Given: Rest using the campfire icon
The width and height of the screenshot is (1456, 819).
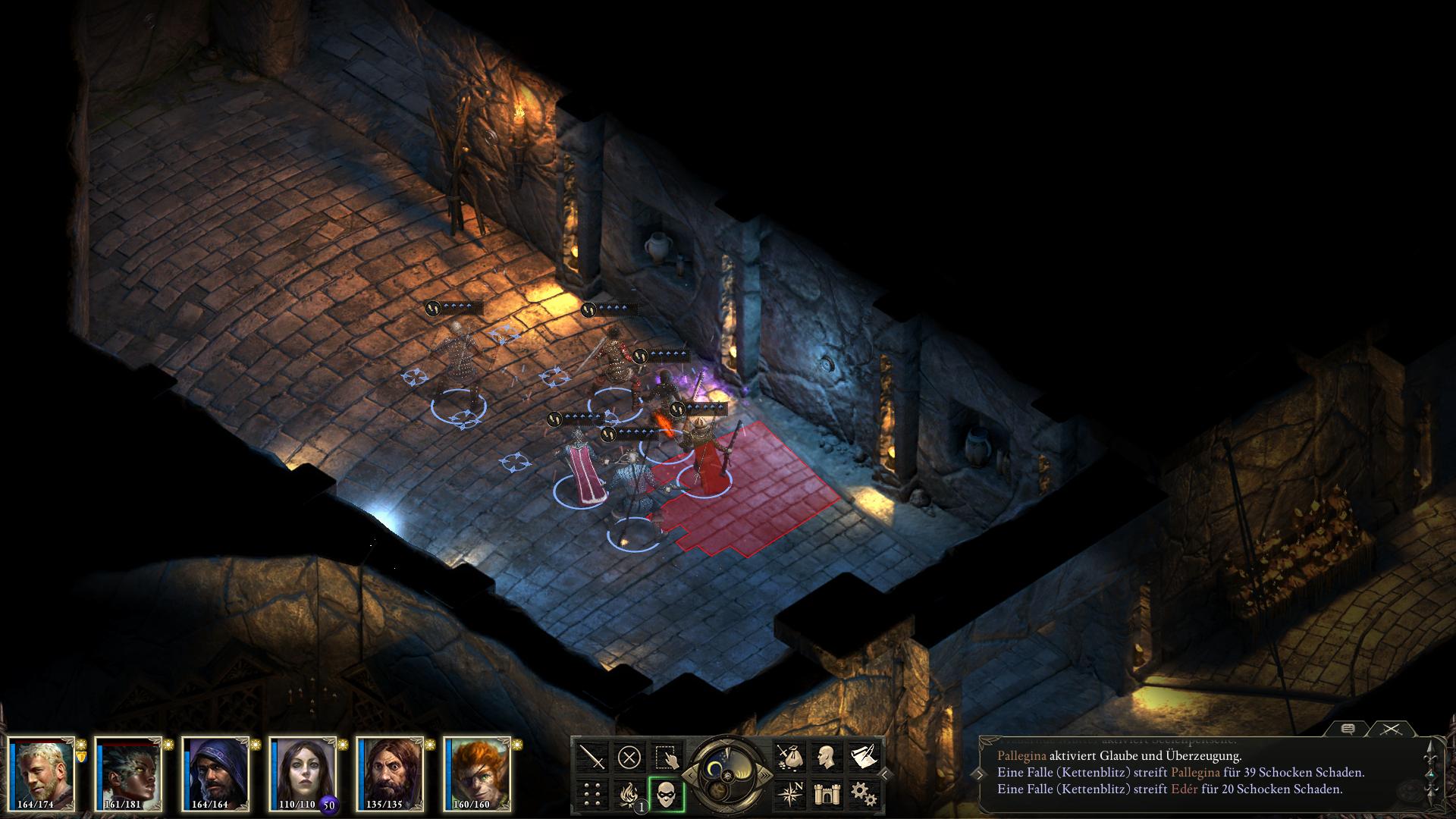Looking at the screenshot, I should [x=629, y=794].
